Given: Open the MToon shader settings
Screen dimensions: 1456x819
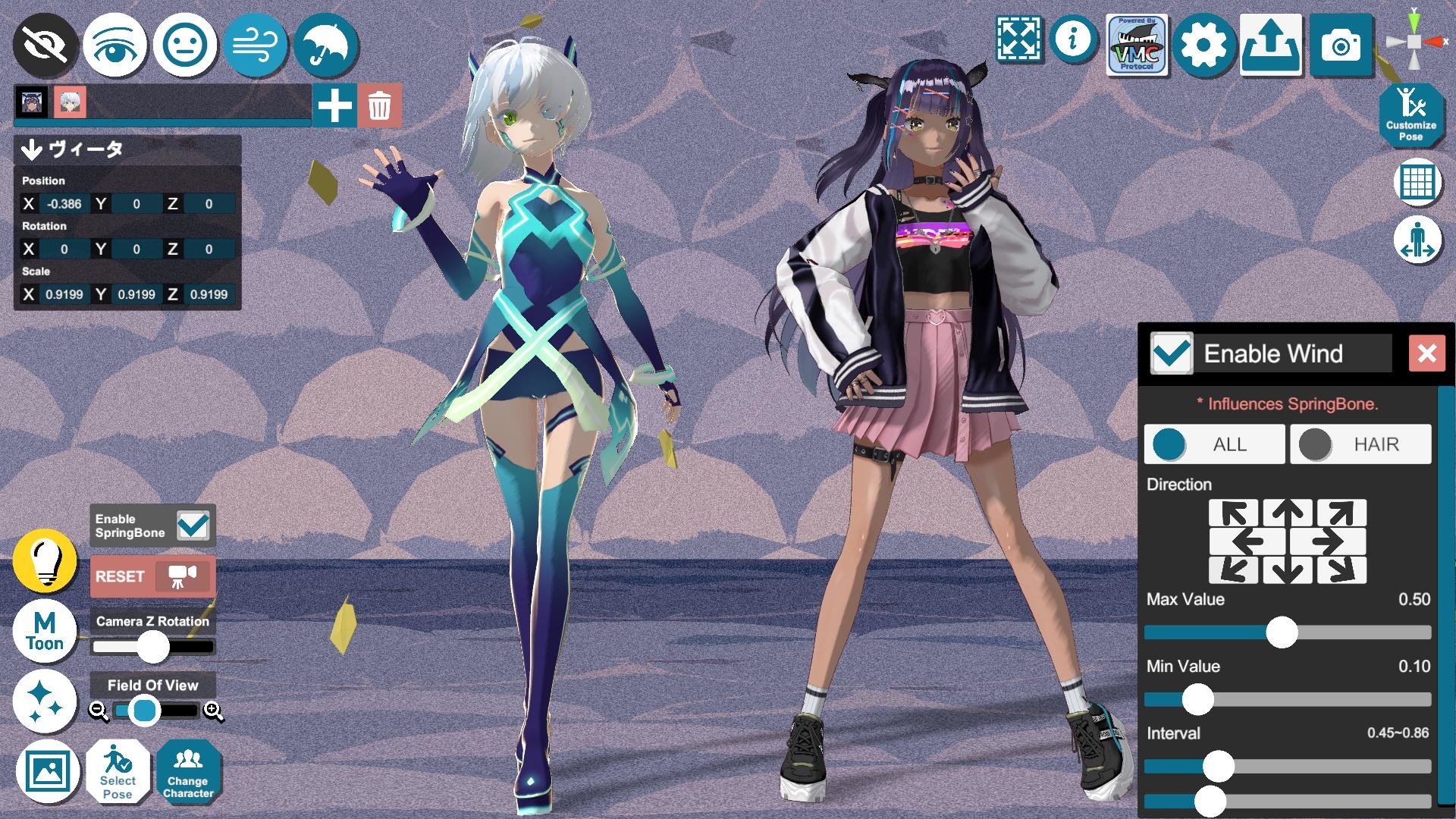Looking at the screenshot, I should (44, 630).
